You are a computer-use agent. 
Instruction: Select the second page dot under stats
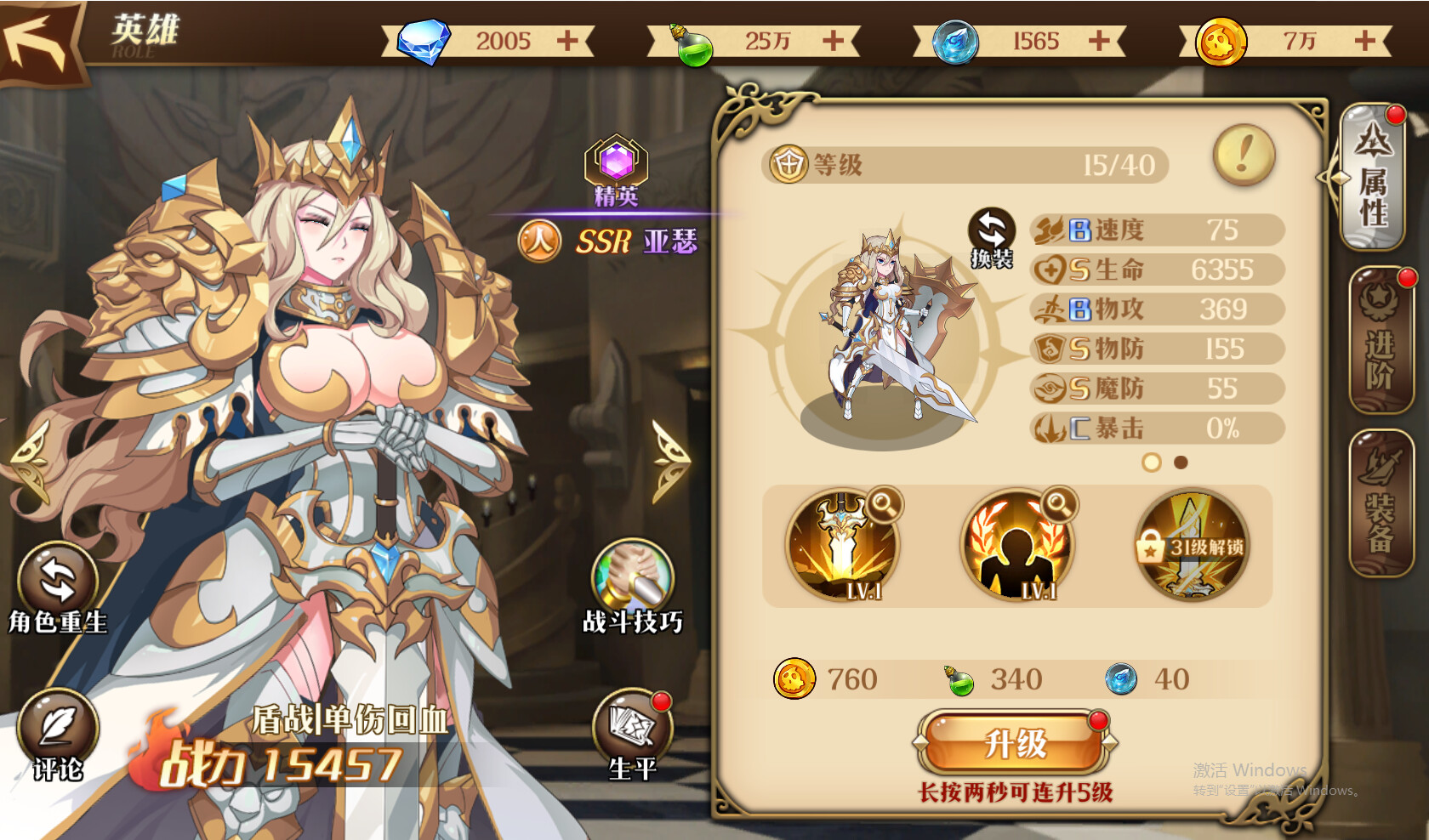point(1179,463)
